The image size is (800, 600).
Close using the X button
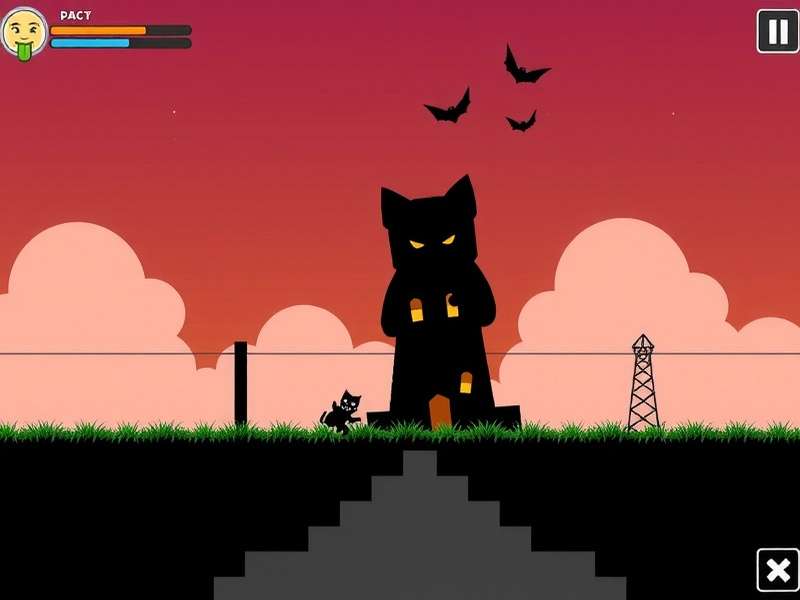click(777, 570)
